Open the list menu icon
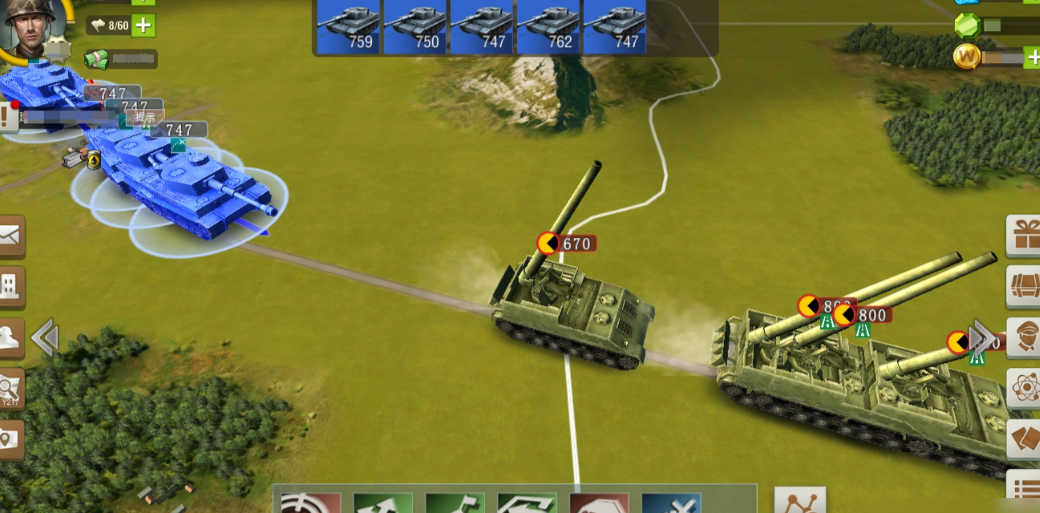 [1024, 489]
